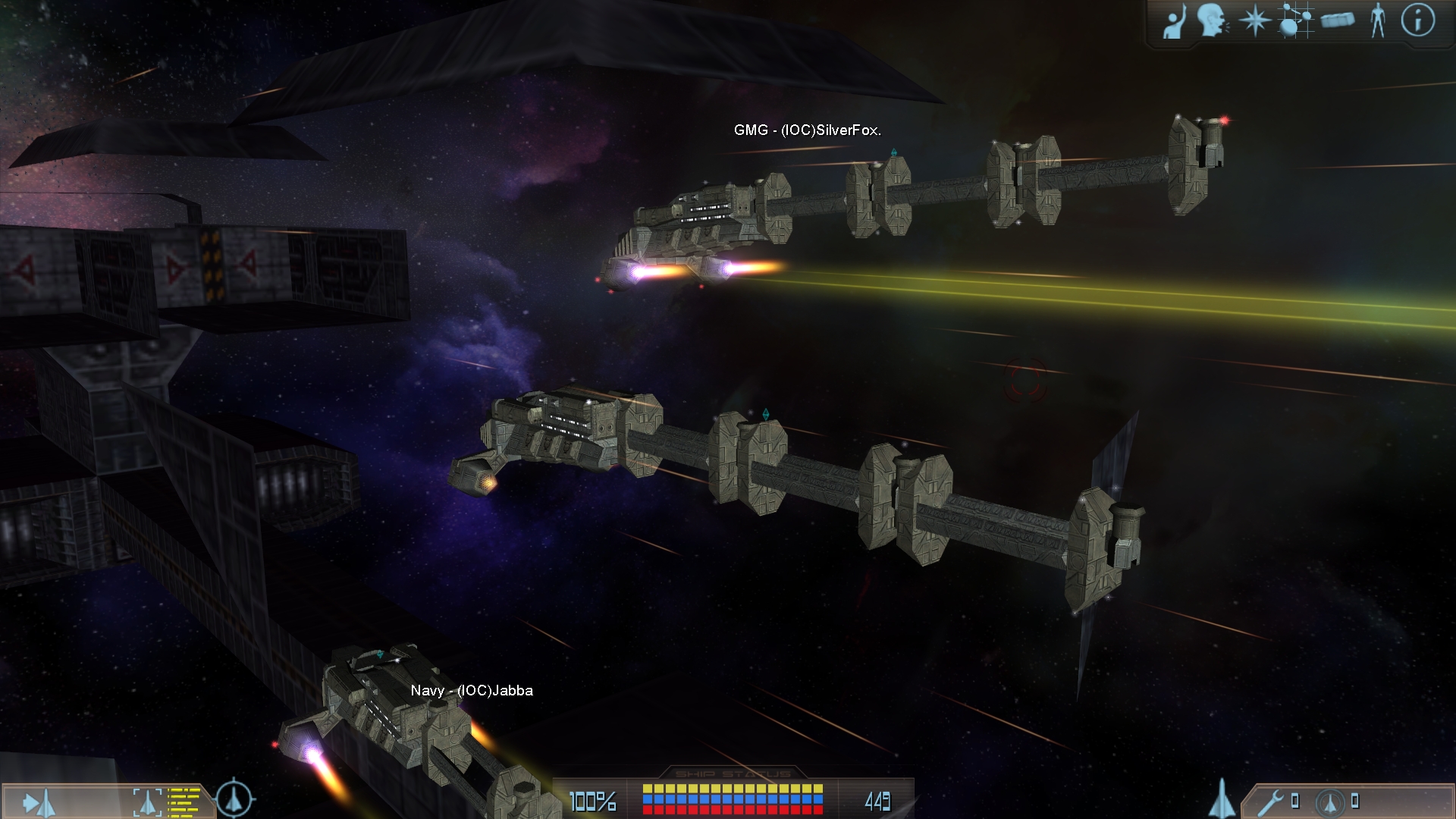Toggle the ship-in-crosshair circle icon
Viewport: 1456px width, 819px height.
click(234, 799)
